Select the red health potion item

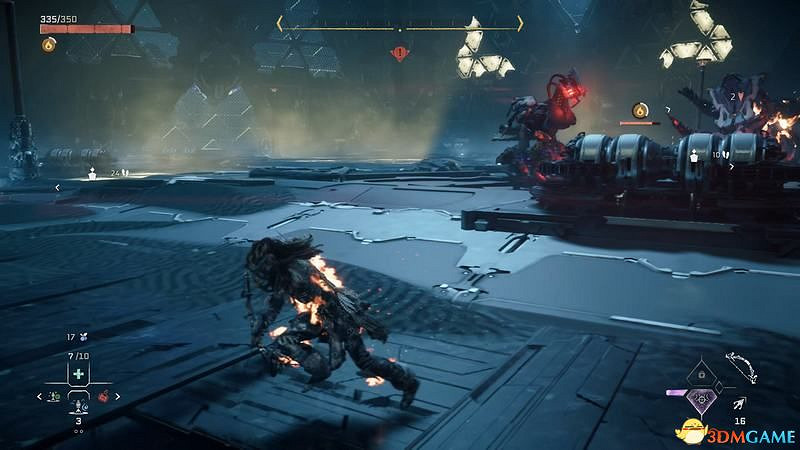coord(103,397)
